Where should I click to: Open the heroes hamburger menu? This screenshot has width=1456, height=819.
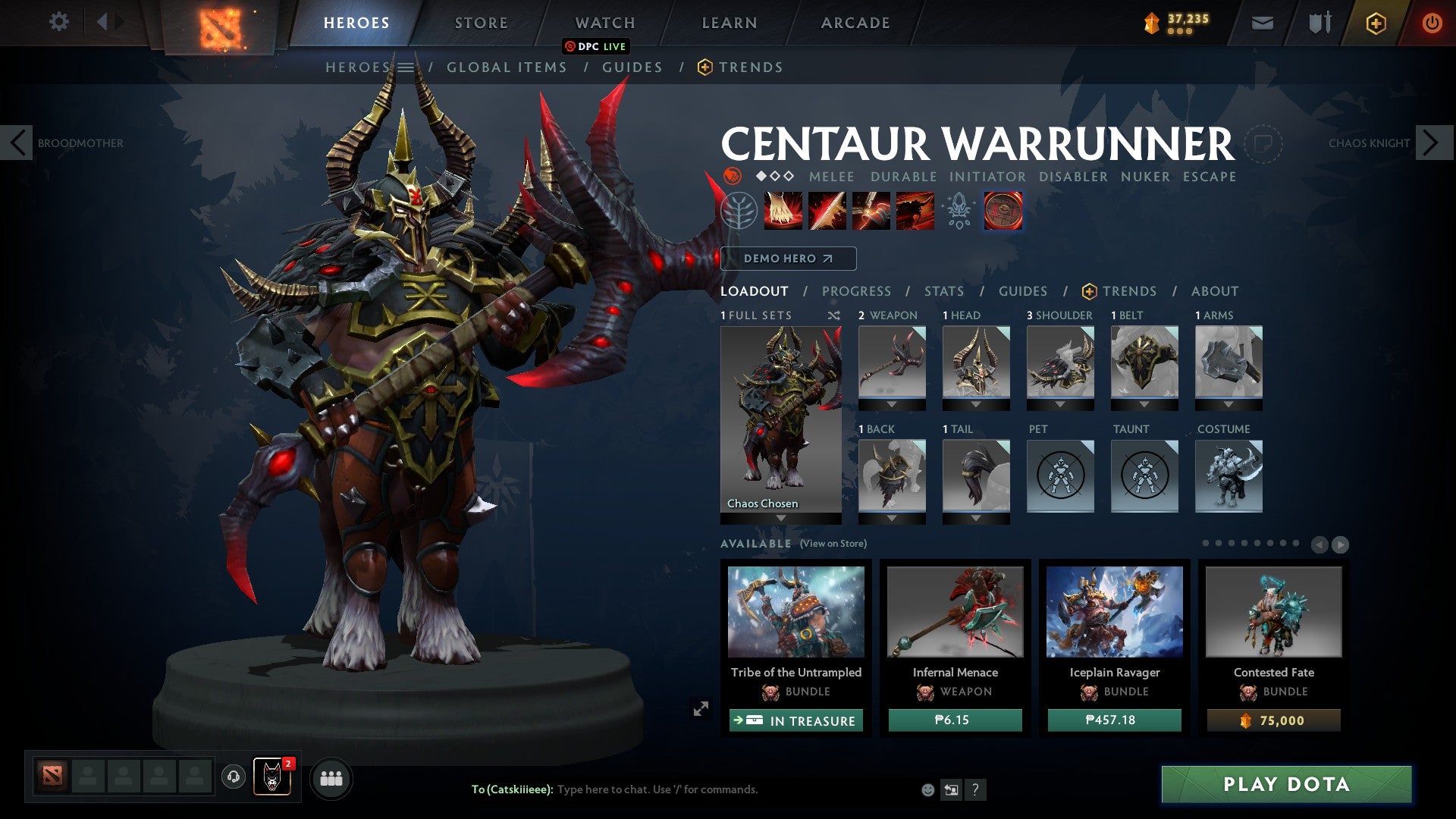[407, 67]
